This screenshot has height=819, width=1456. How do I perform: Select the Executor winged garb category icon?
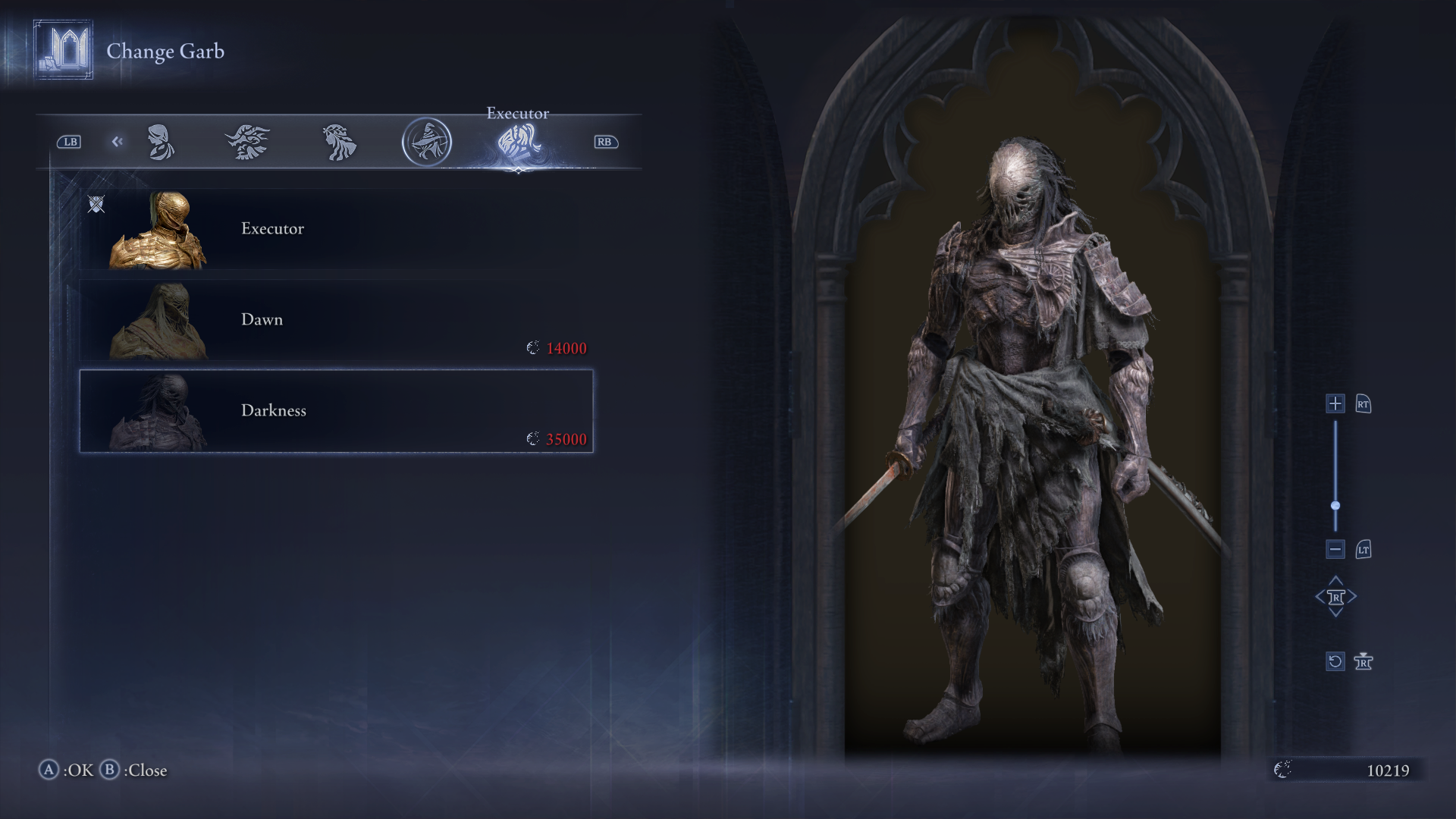tap(516, 142)
